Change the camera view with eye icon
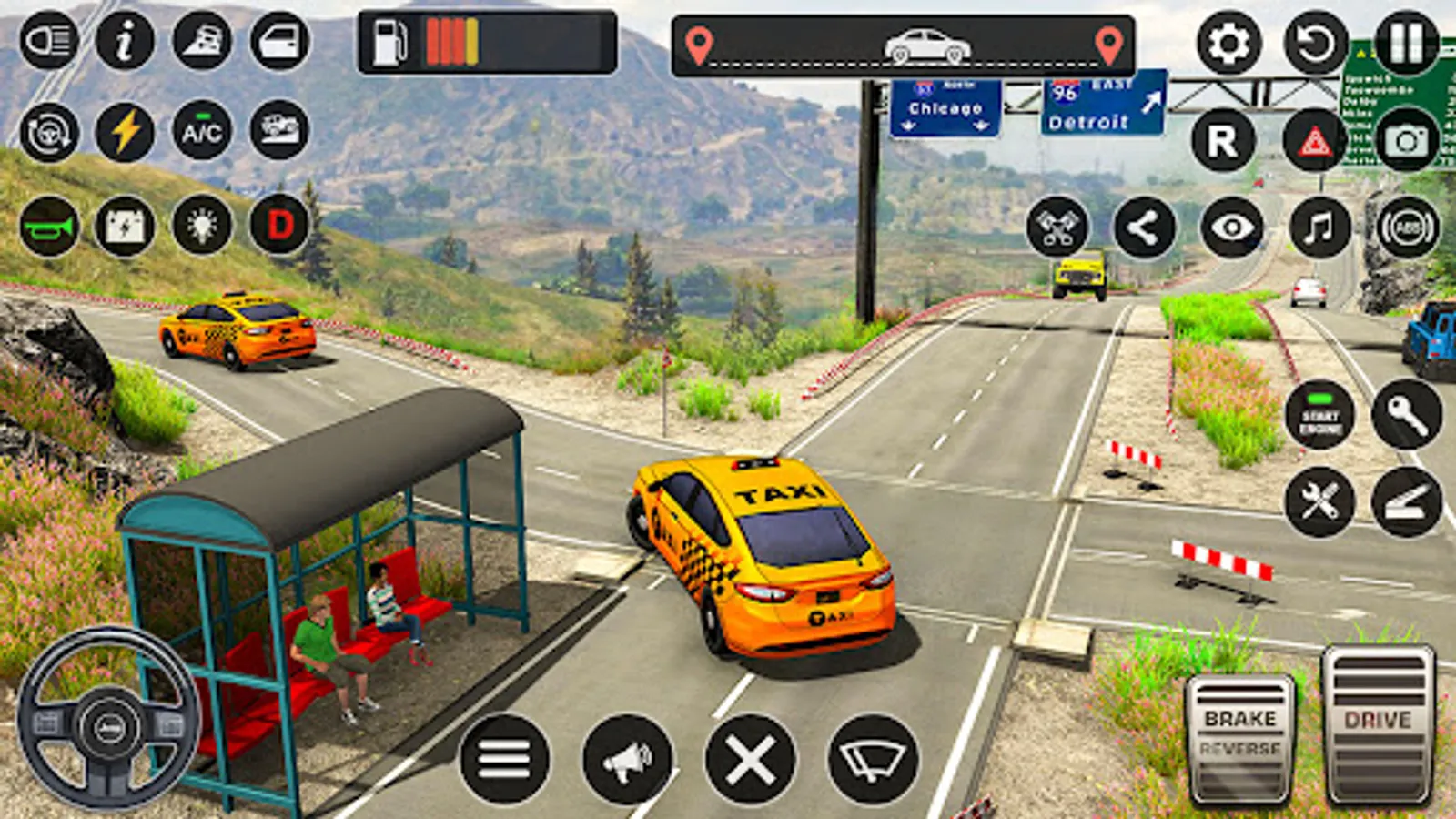This screenshot has width=1456, height=819. click(x=1231, y=227)
